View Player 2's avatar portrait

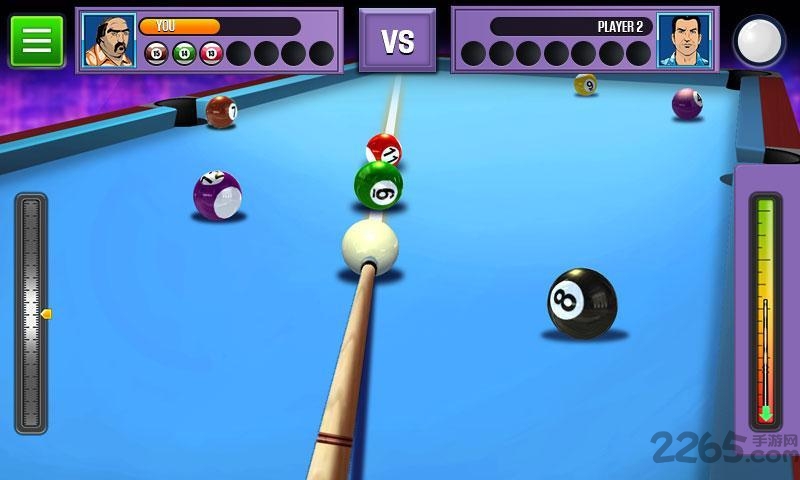tap(684, 40)
